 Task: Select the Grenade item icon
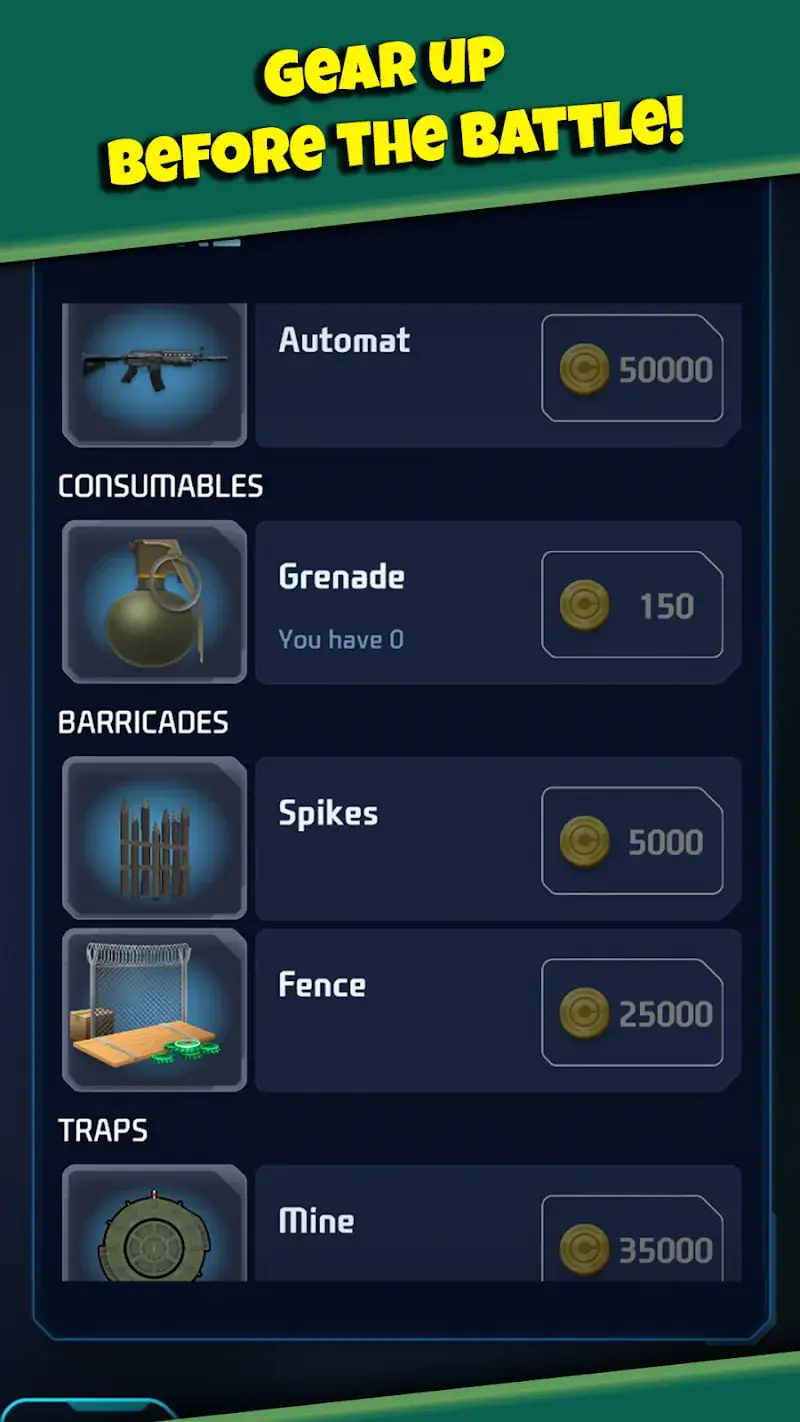(x=154, y=602)
